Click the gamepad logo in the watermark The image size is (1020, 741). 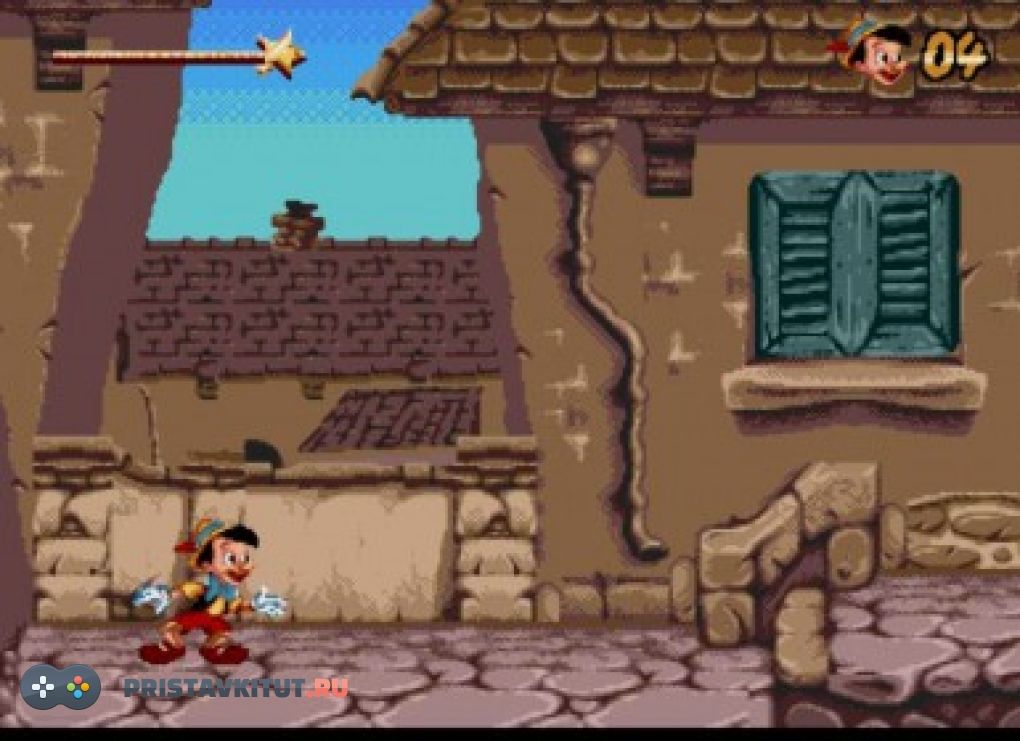[x=60, y=687]
